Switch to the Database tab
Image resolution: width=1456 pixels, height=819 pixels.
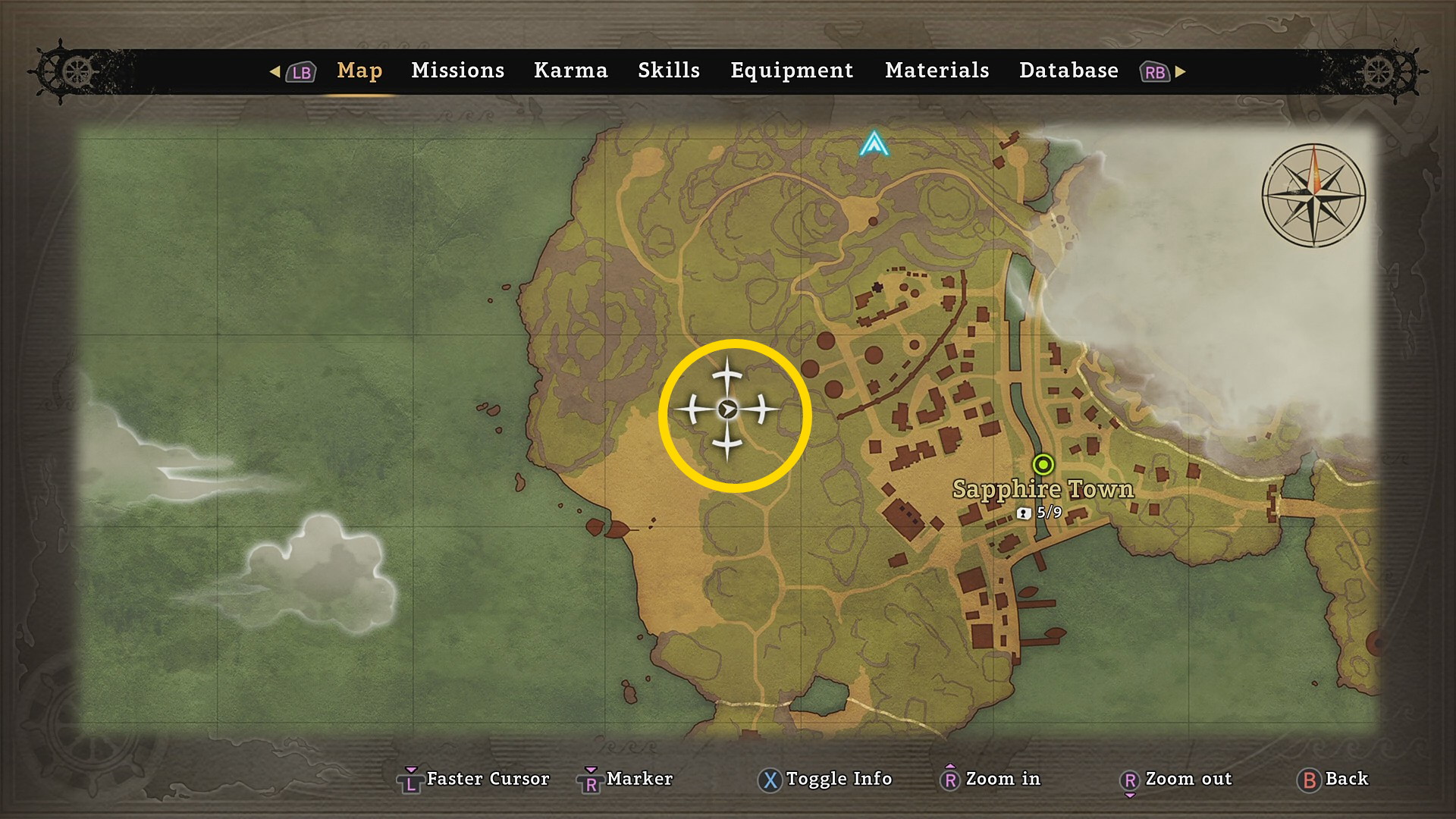click(x=1068, y=71)
